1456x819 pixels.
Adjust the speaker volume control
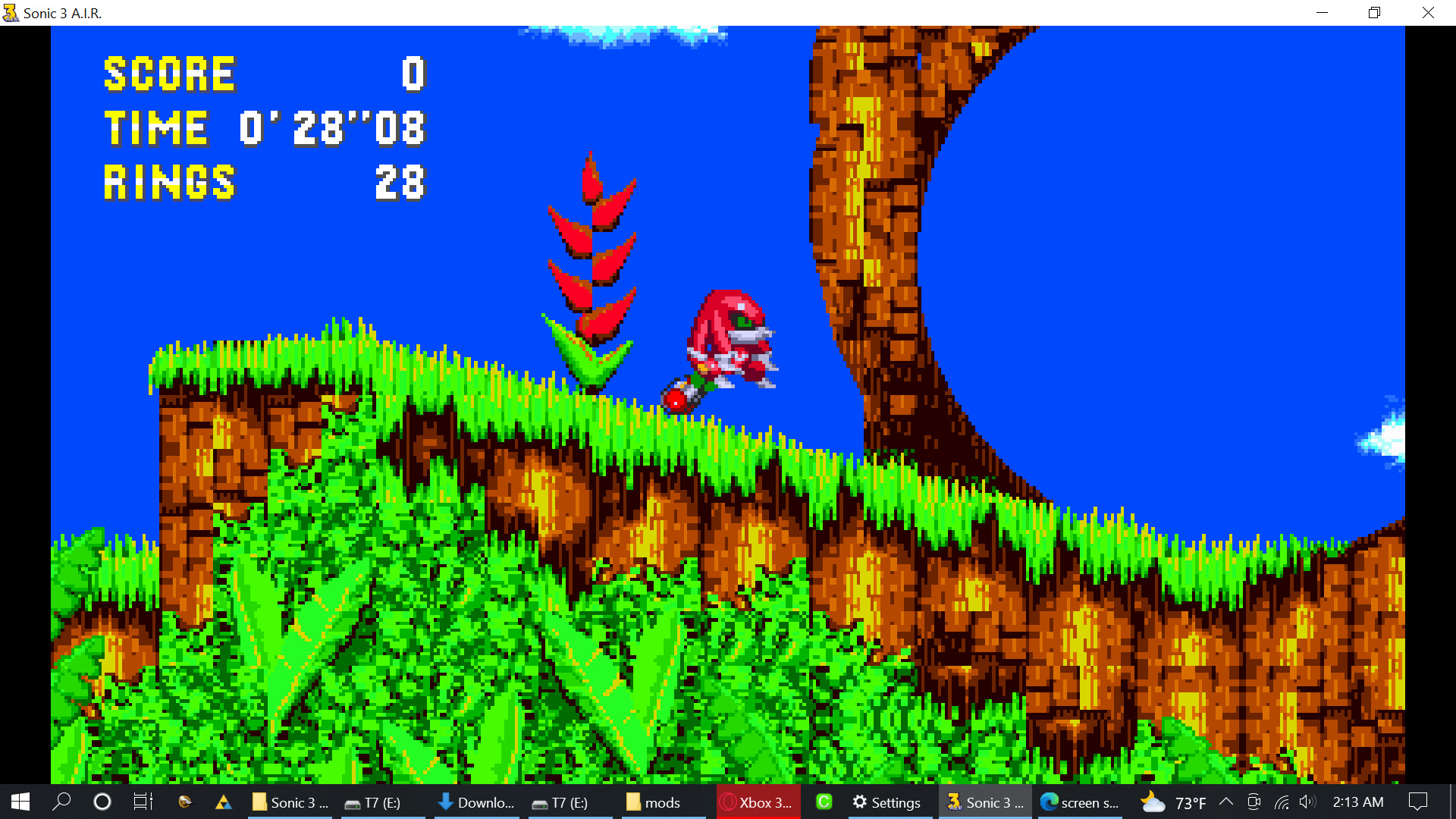[1307, 802]
